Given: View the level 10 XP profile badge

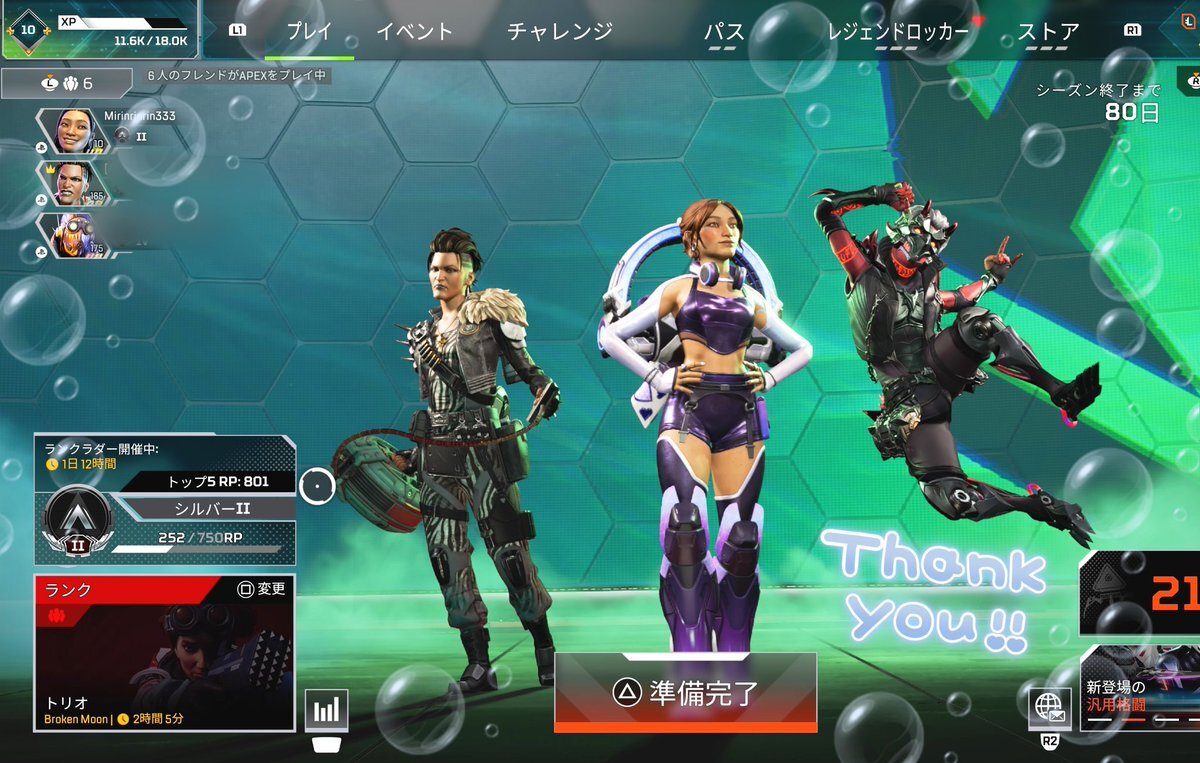Looking at the screenshot, I should point(27,29).
